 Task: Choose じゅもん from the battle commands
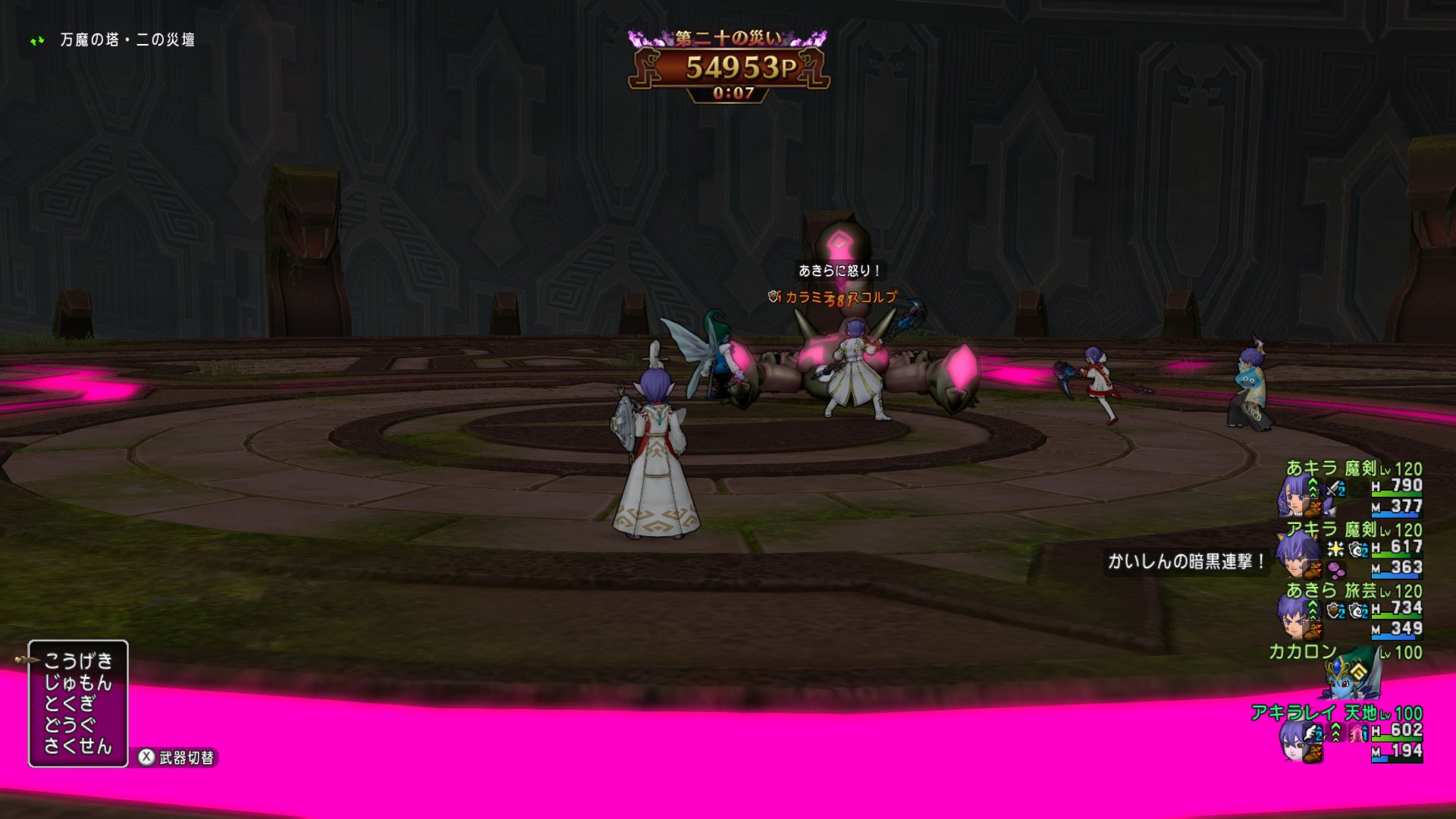[x=78, y=682]
